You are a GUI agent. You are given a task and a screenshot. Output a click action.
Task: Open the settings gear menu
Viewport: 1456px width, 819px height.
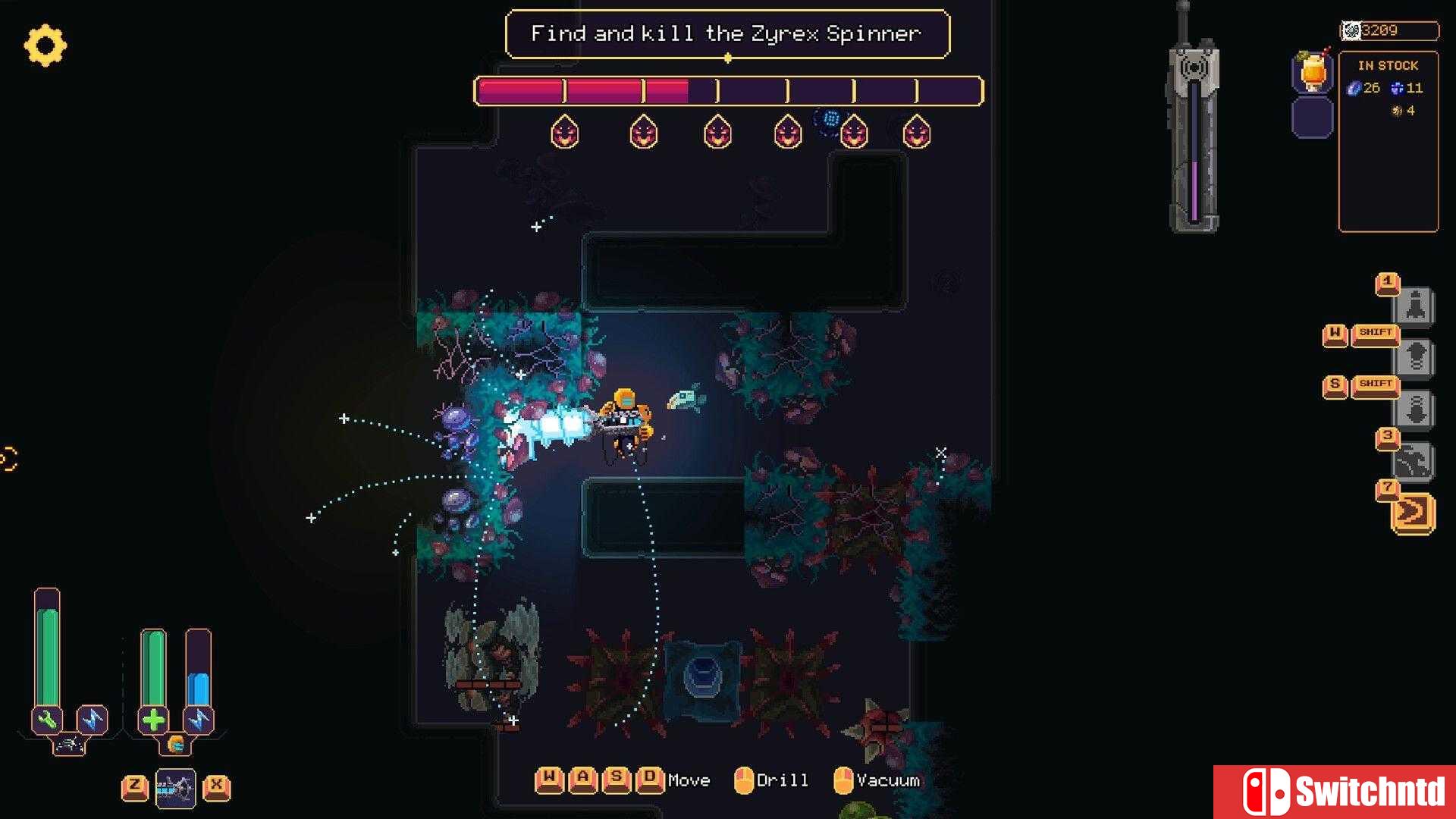coord(45,45)
